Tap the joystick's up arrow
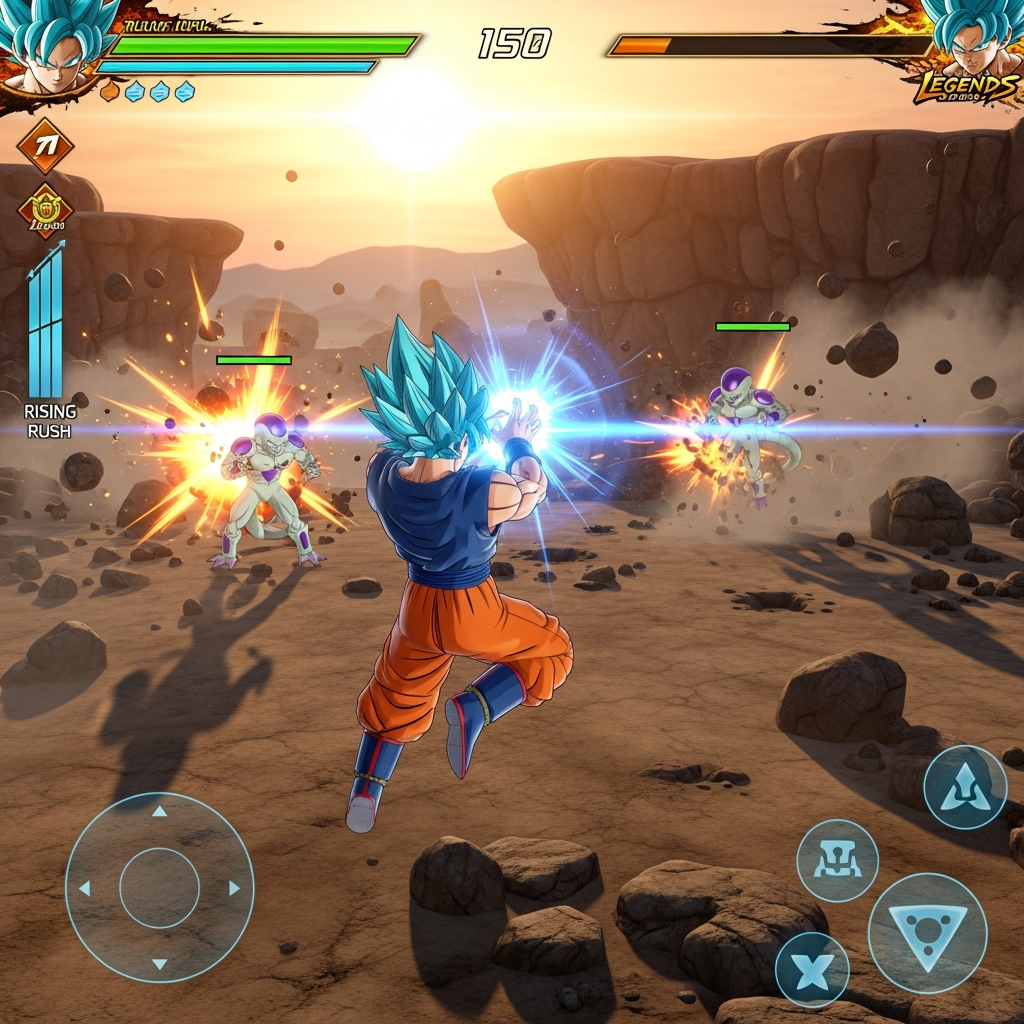This screenshot has height=1024, width=1024. 159,812
